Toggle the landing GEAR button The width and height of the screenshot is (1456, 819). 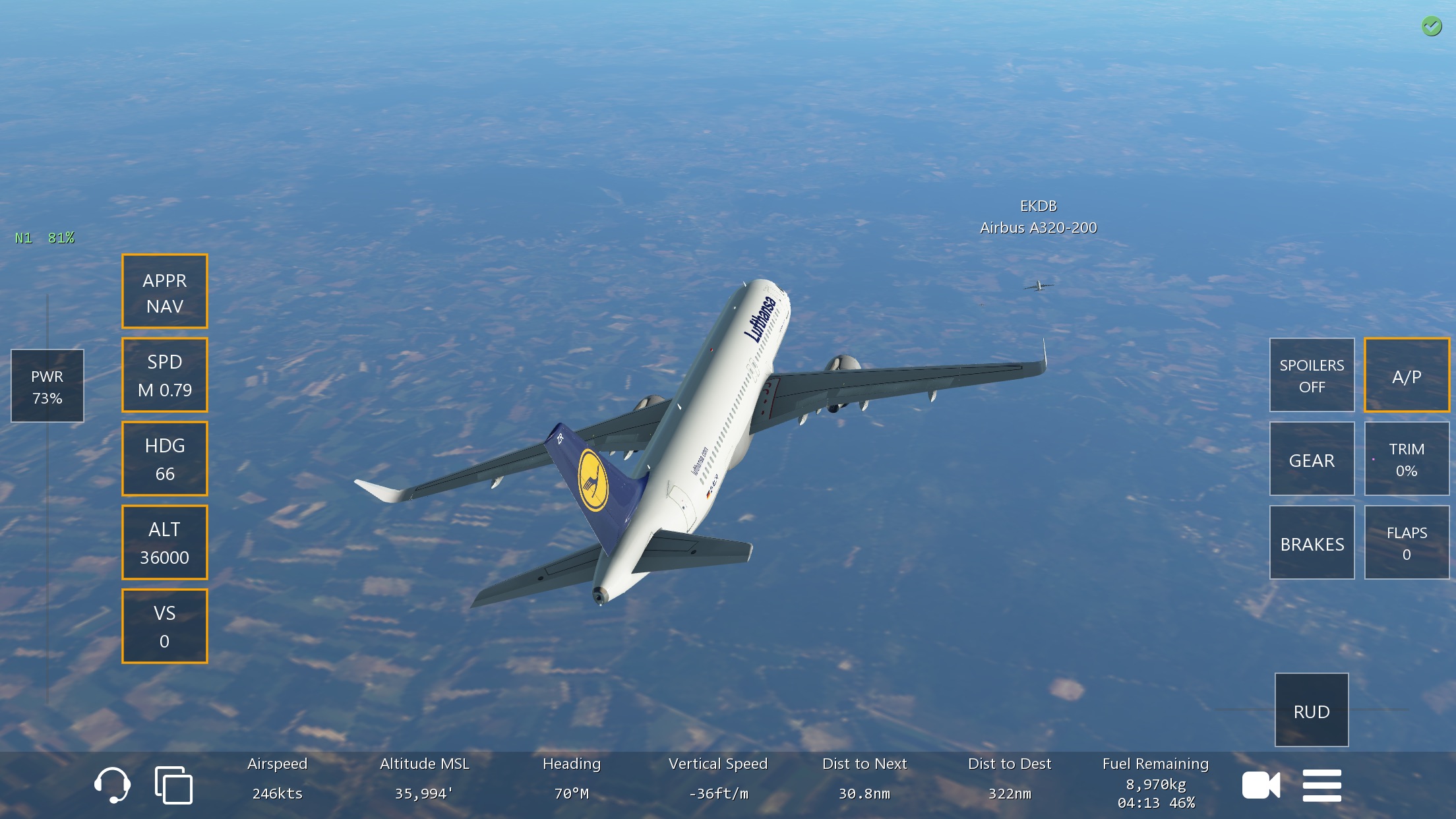pyautogui.click(x=1312, y=459)
